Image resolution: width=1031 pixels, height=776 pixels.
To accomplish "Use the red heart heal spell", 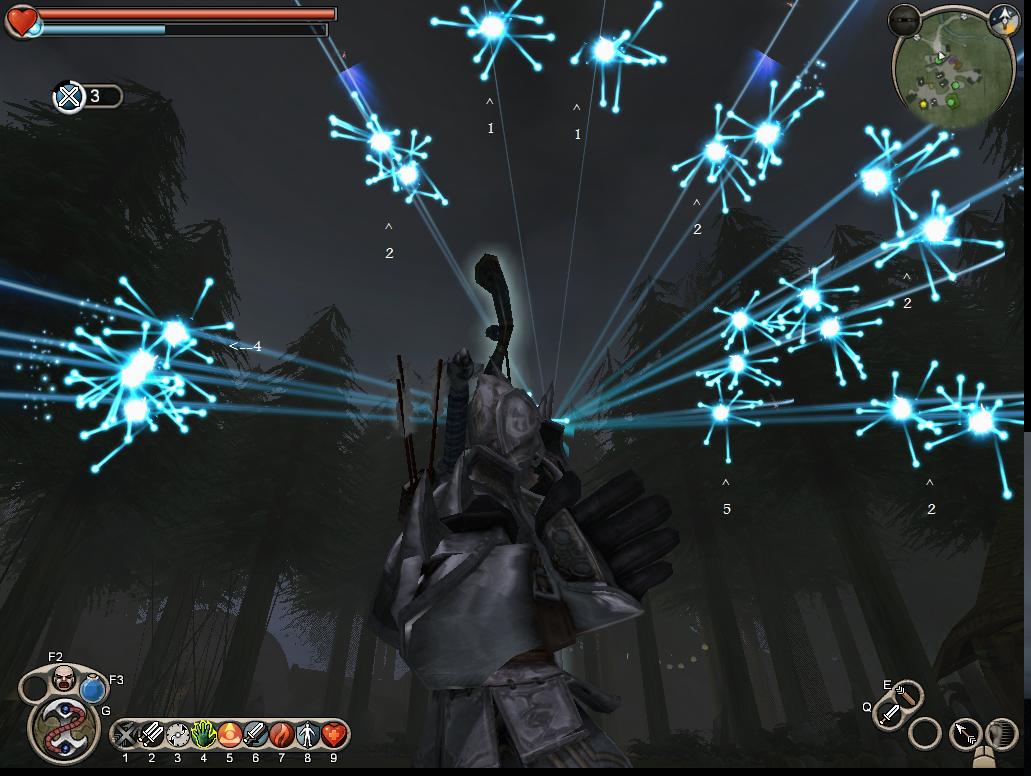I will [x=334, y=736].
